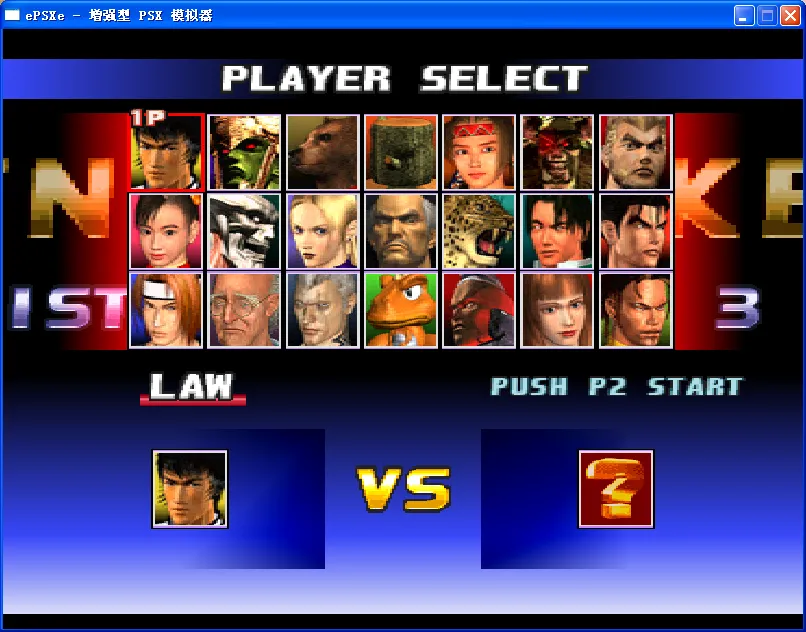Pick the brown-haired Anna portrait
Viewport: 806px width, 632px height.
(557, 310)
